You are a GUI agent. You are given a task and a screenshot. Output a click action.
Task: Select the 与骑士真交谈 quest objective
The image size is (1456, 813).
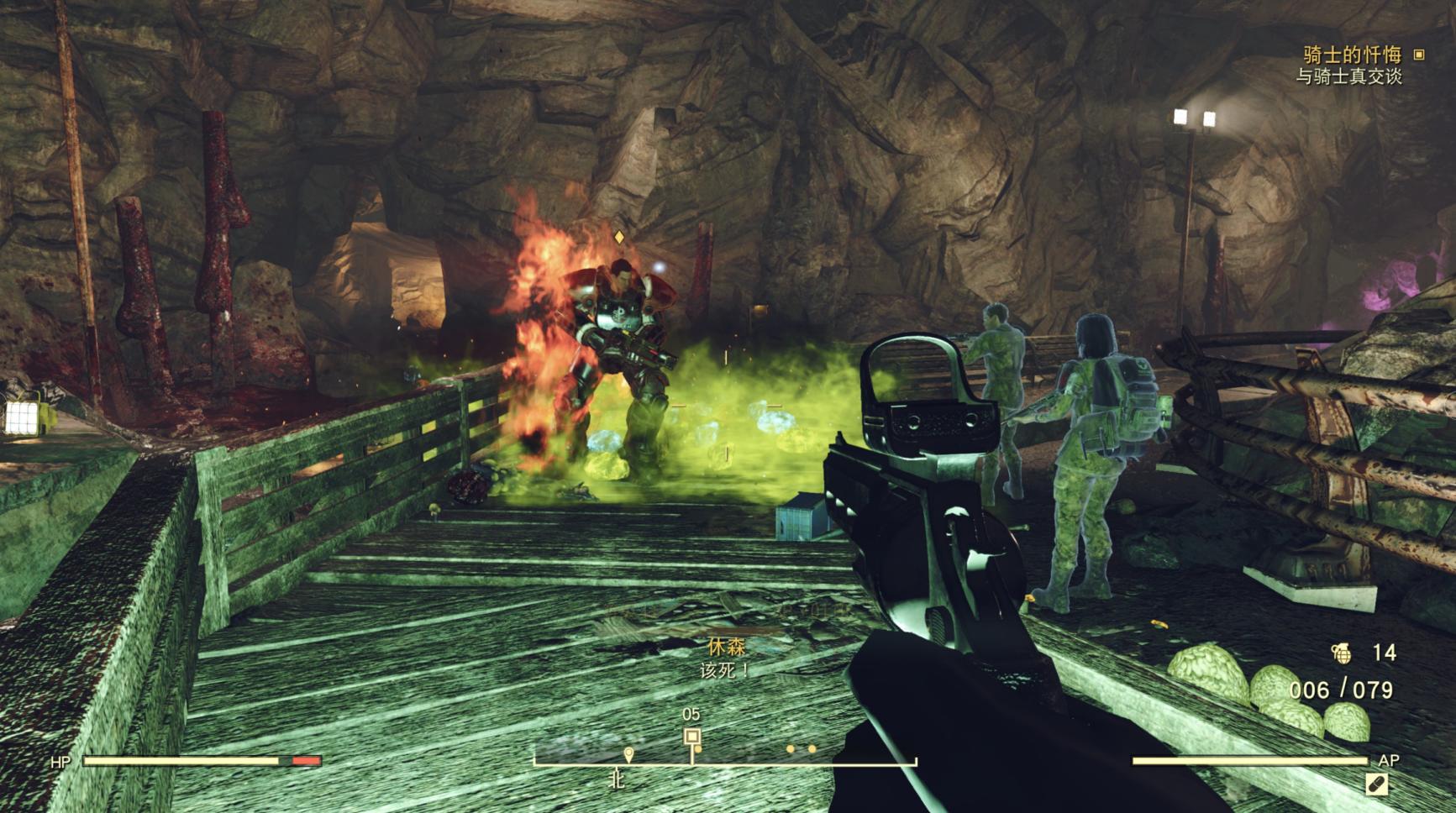tap(1348, 76)
